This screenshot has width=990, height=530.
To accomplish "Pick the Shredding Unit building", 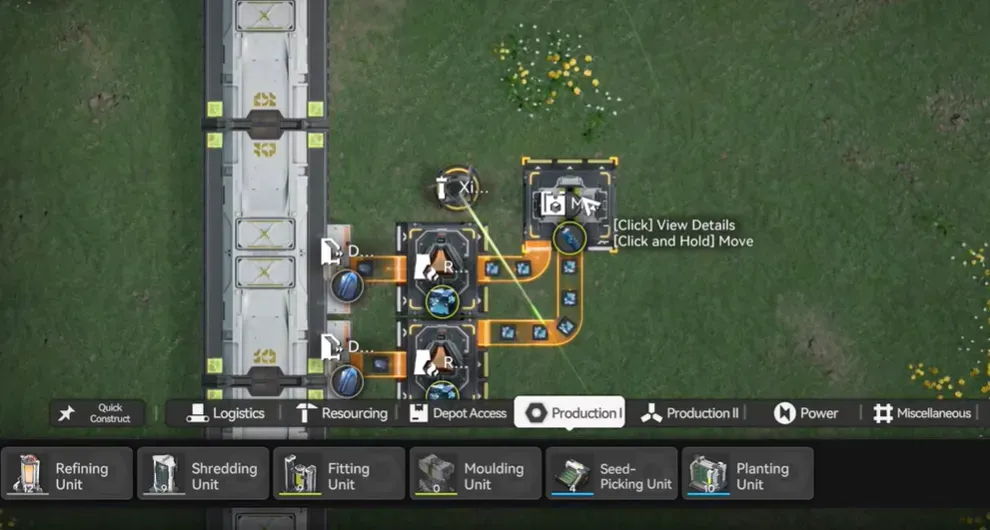I will (204, 474).
